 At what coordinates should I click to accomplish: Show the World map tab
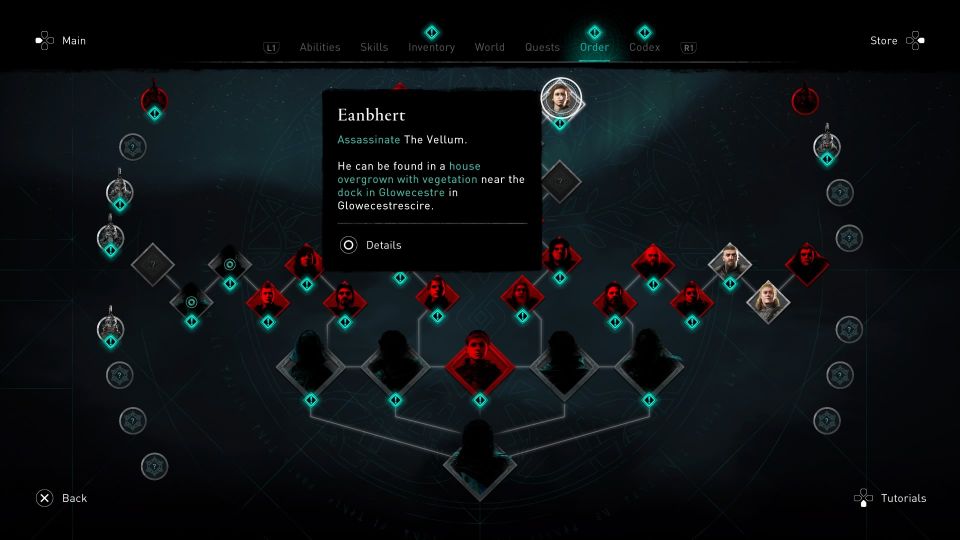click(x=489, y=47)
